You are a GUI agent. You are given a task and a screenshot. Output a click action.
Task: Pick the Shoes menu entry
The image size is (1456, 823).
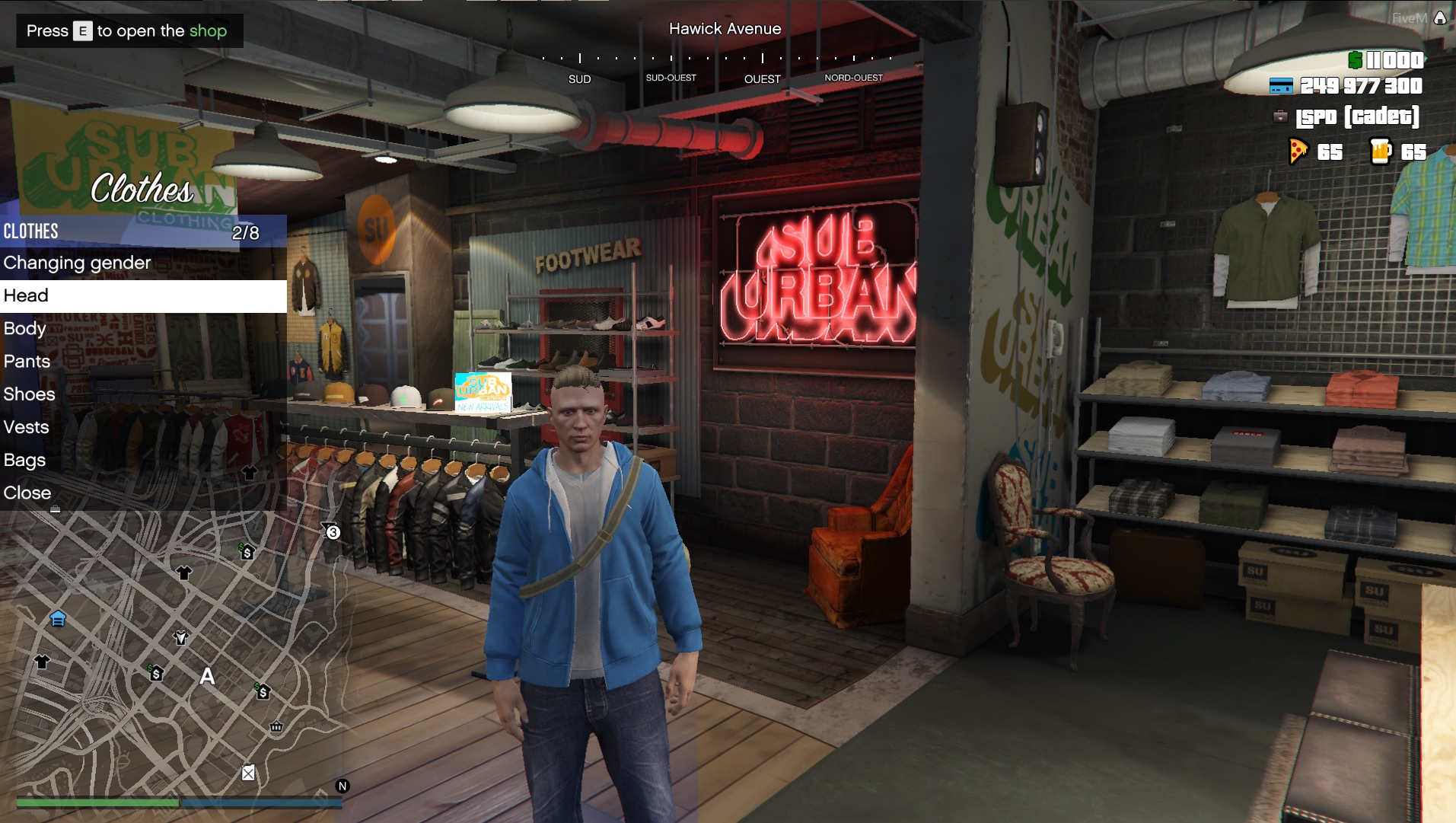pyautogui.click(x=30, y=394)
